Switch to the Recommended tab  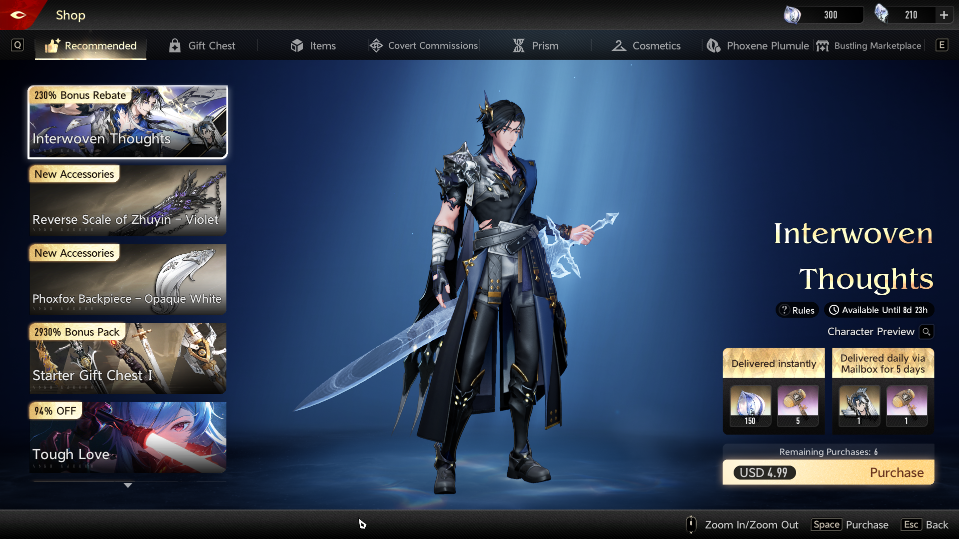point(91,46)
